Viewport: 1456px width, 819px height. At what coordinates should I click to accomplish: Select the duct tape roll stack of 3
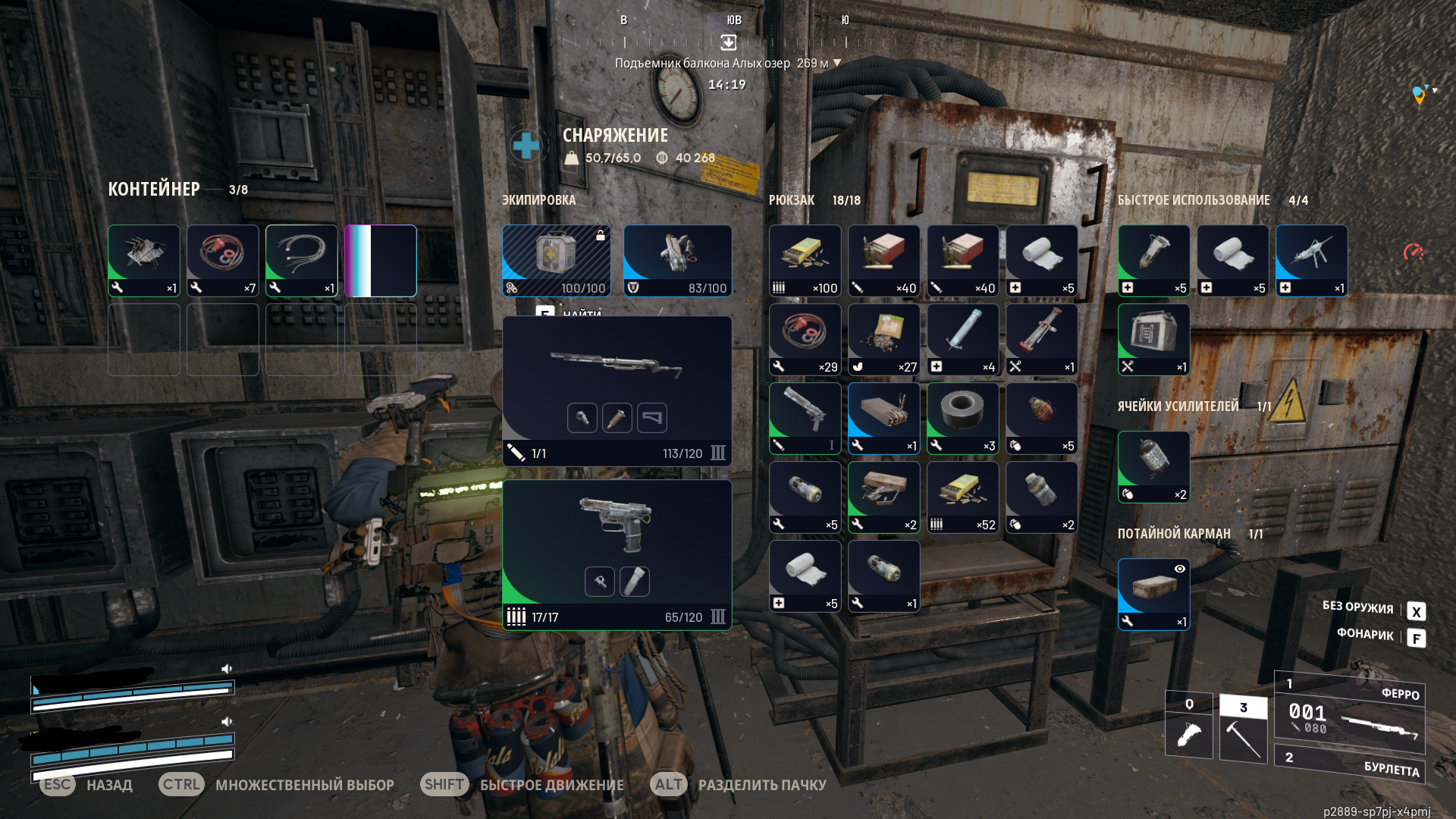962,418
